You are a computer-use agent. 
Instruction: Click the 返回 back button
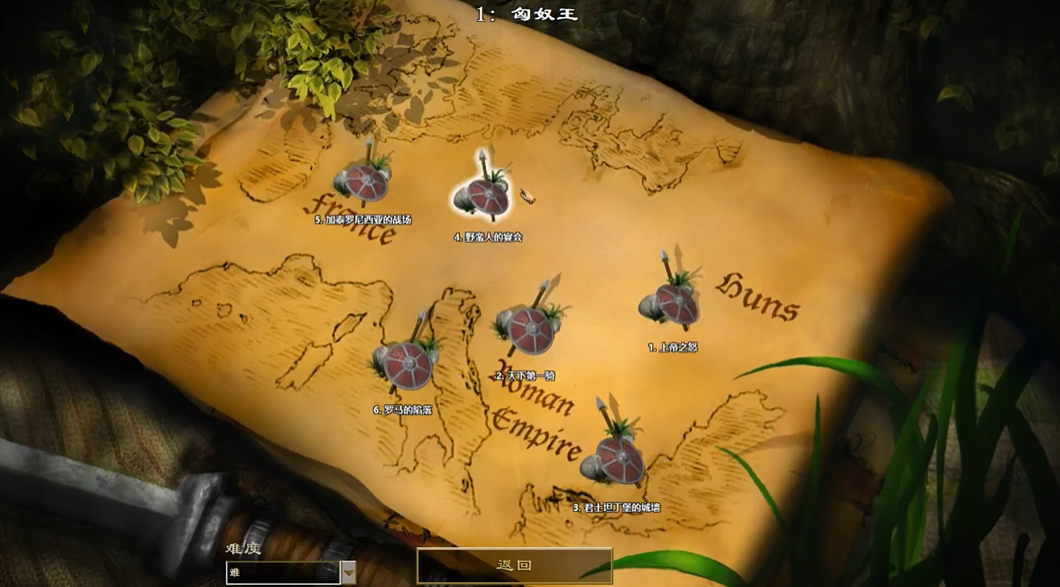point(514,565)
